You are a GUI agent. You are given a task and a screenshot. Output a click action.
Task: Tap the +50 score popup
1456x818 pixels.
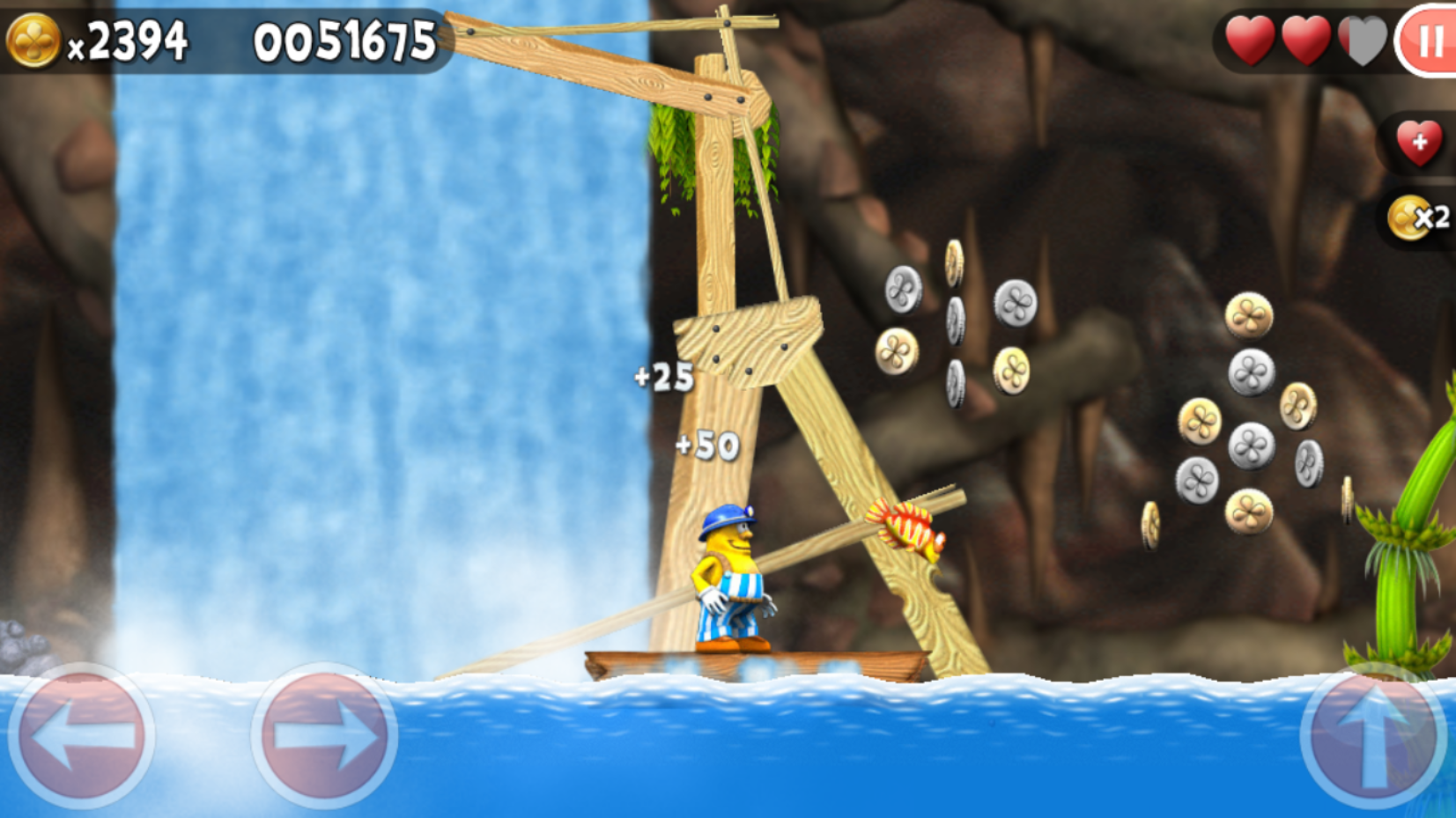click(709, 446)
